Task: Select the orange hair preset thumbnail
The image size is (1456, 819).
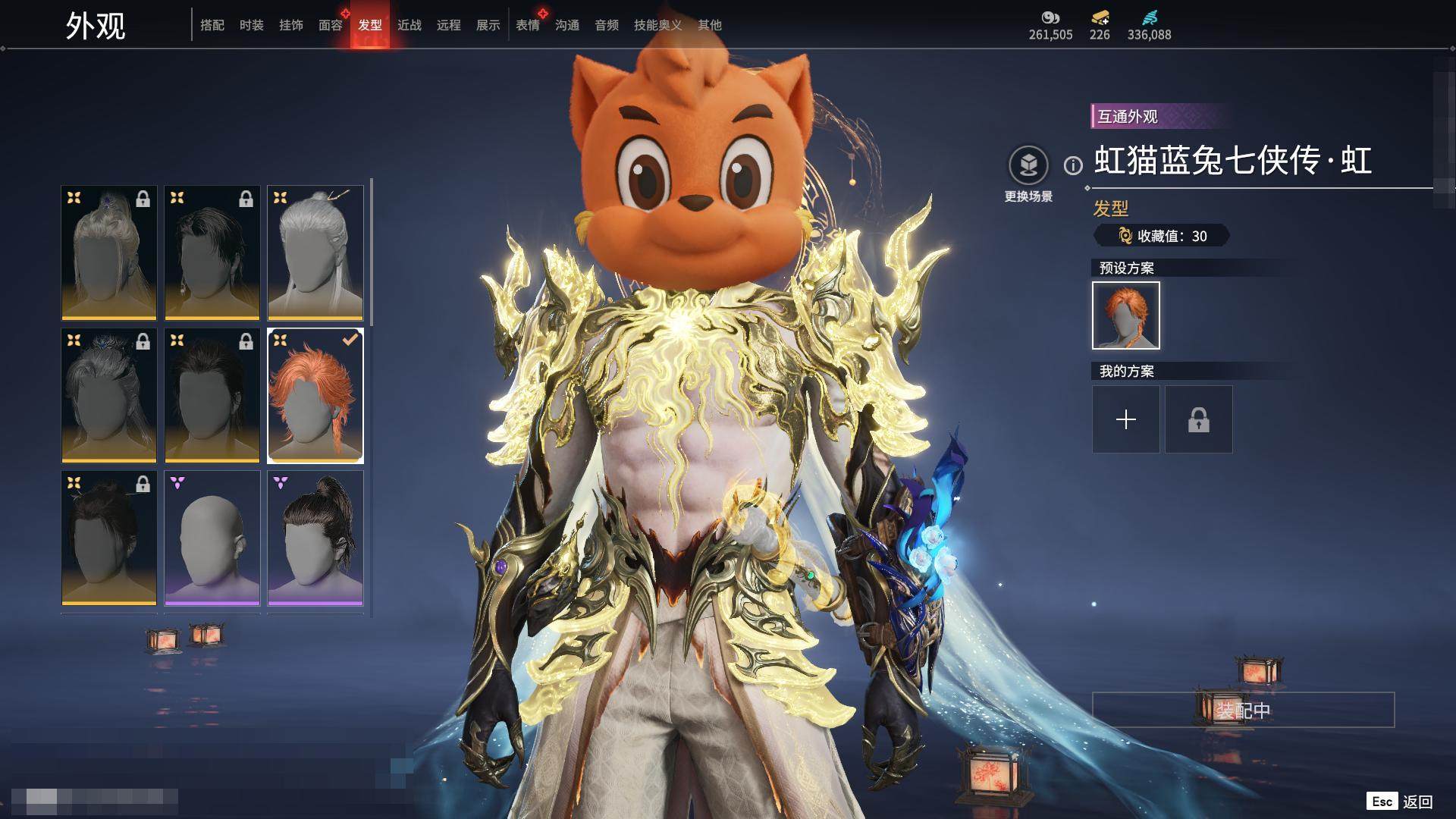Action: (1125, 315)
